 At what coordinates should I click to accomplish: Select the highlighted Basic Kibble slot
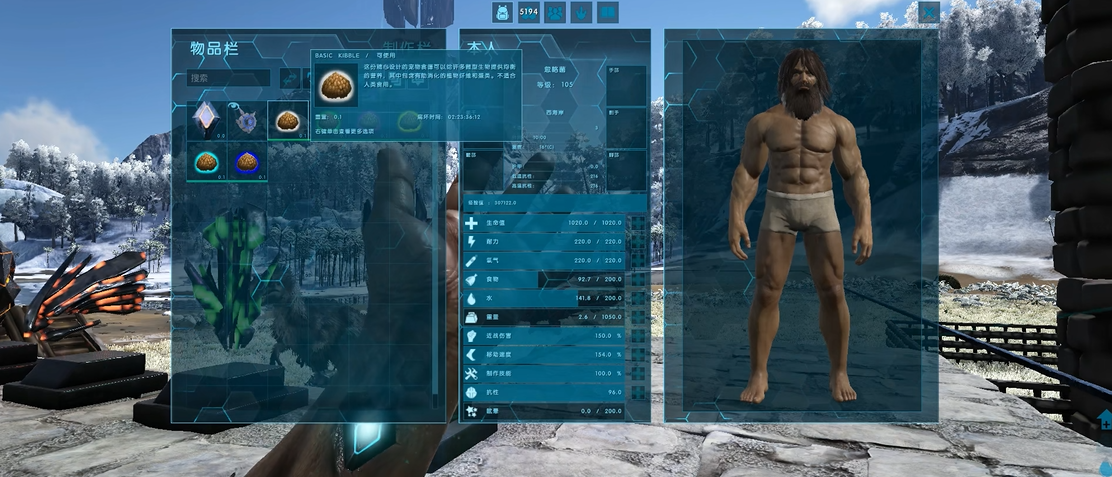[288, 121]
